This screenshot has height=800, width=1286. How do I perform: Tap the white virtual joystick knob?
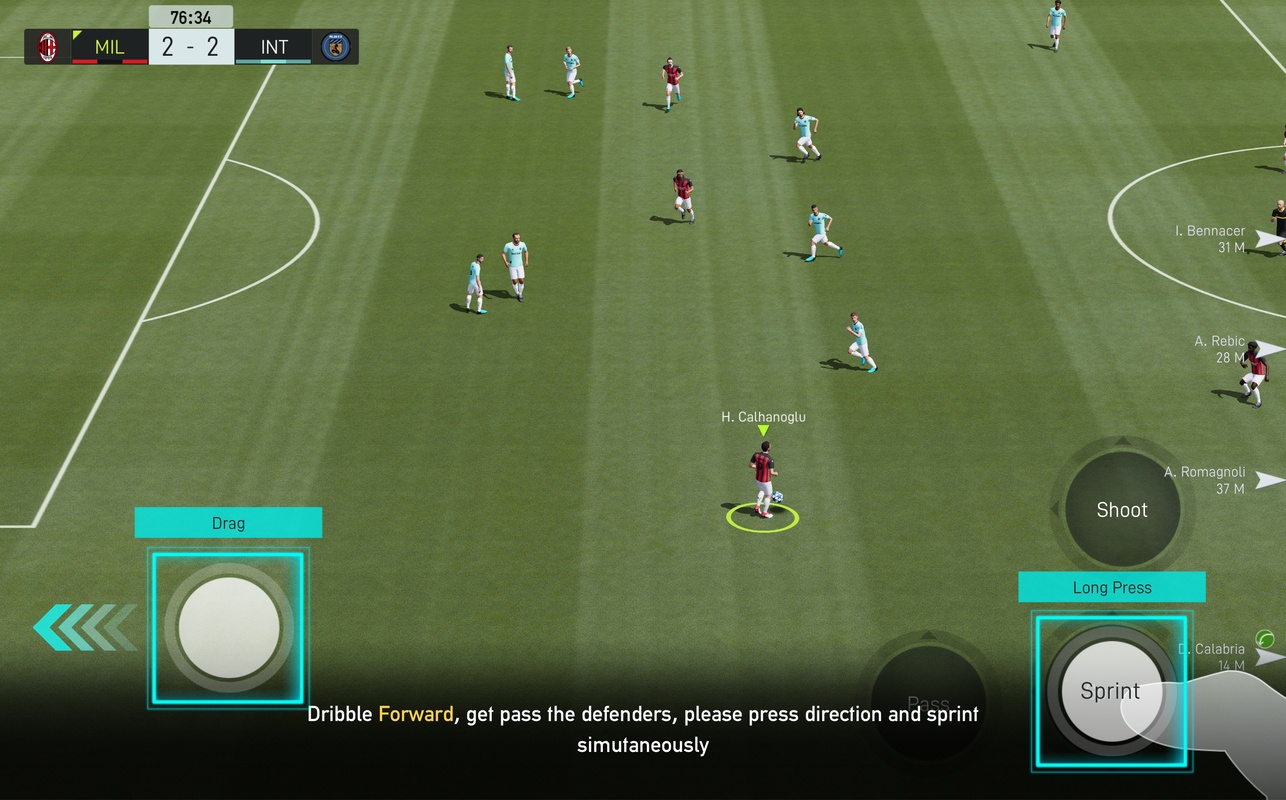point(229,628)
